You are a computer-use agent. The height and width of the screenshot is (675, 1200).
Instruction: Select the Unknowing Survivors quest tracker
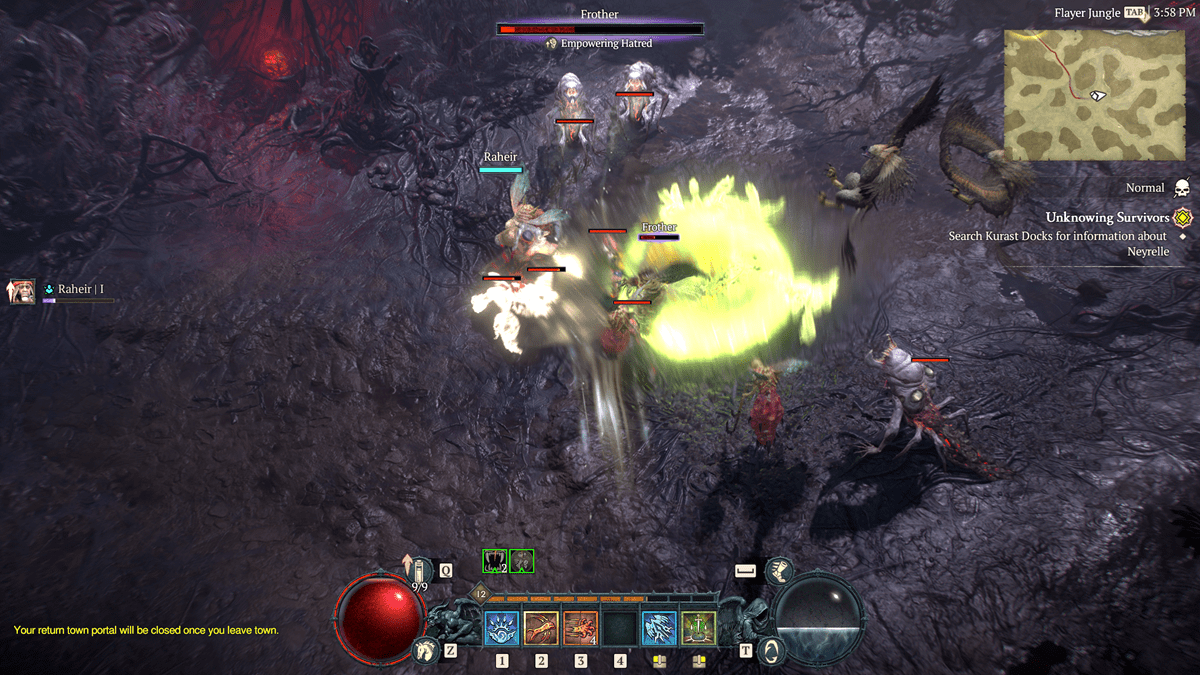click(1107, 218)
